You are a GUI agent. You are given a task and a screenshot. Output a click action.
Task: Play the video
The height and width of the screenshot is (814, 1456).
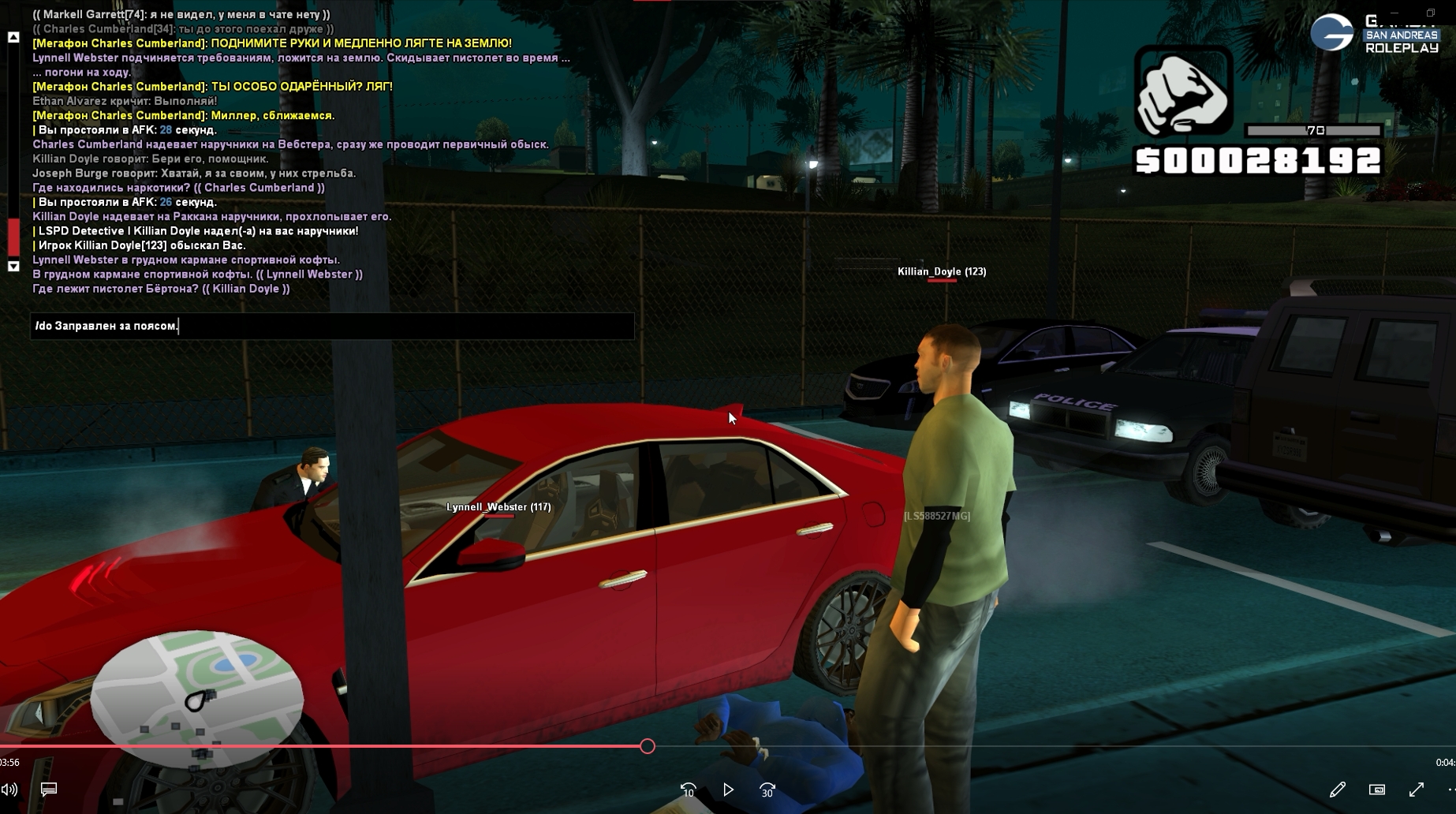point(728,790)
